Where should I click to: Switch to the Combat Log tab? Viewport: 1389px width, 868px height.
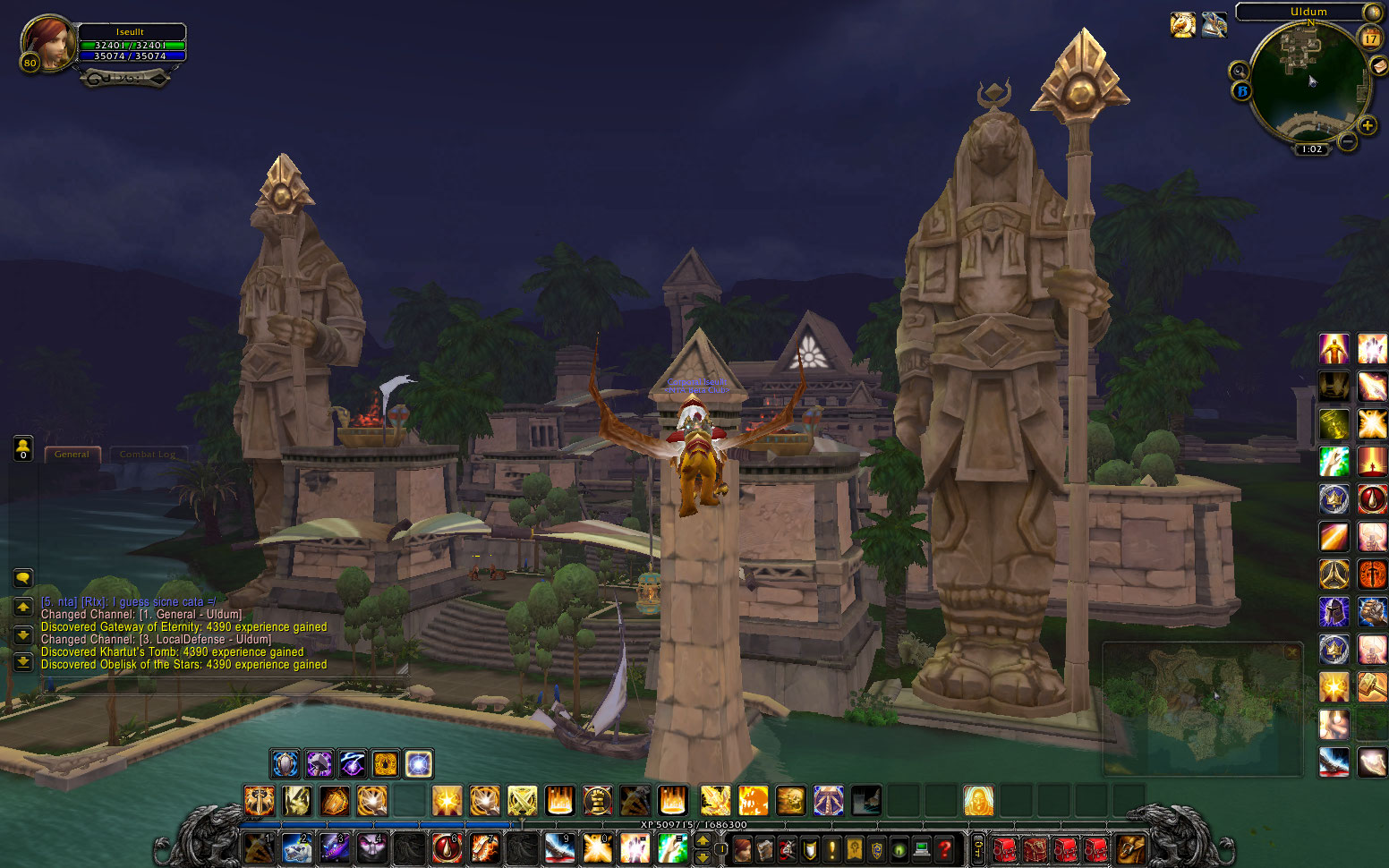[149, 454]
